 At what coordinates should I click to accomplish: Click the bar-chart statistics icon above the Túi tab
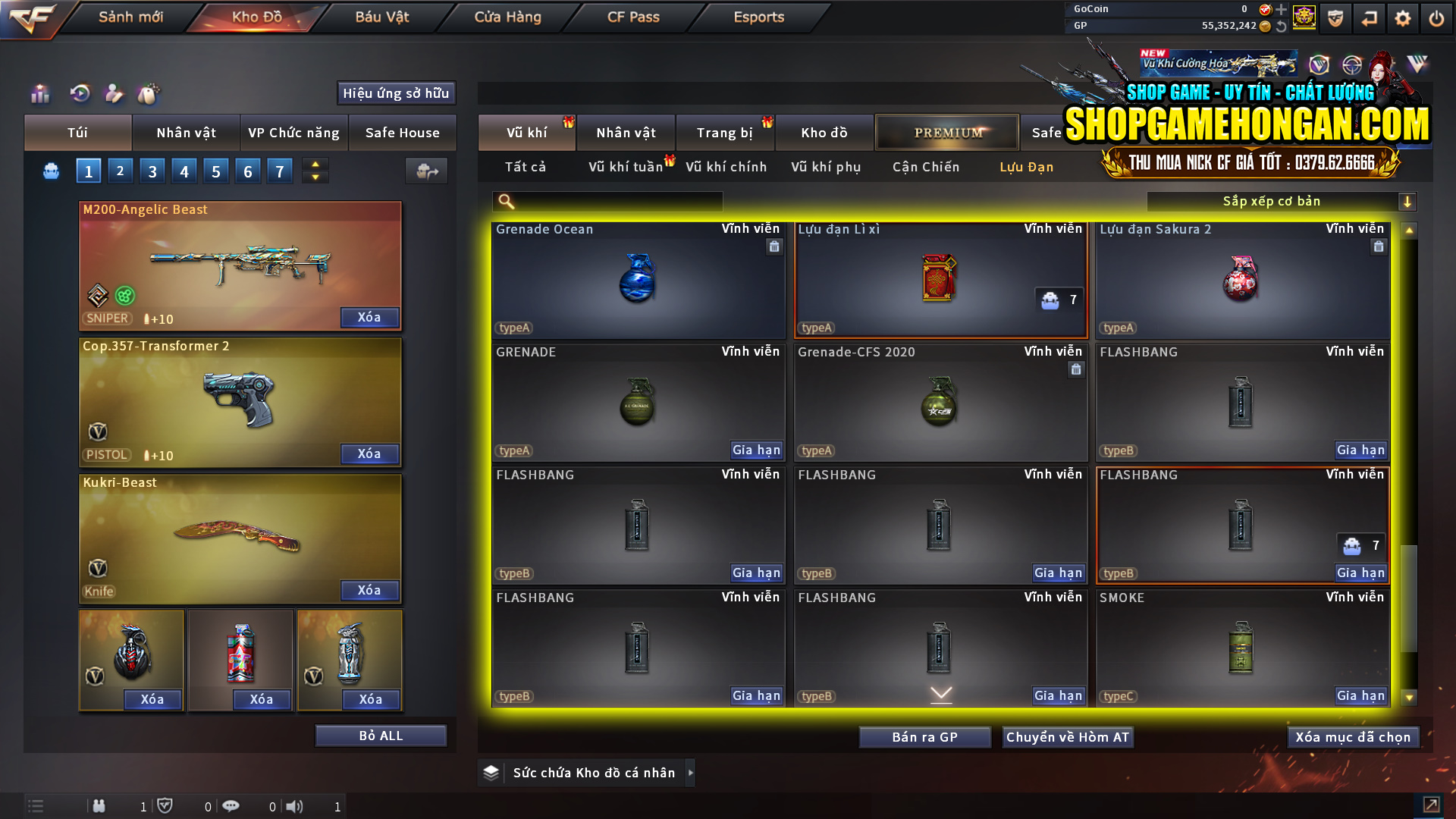point(39,94)
